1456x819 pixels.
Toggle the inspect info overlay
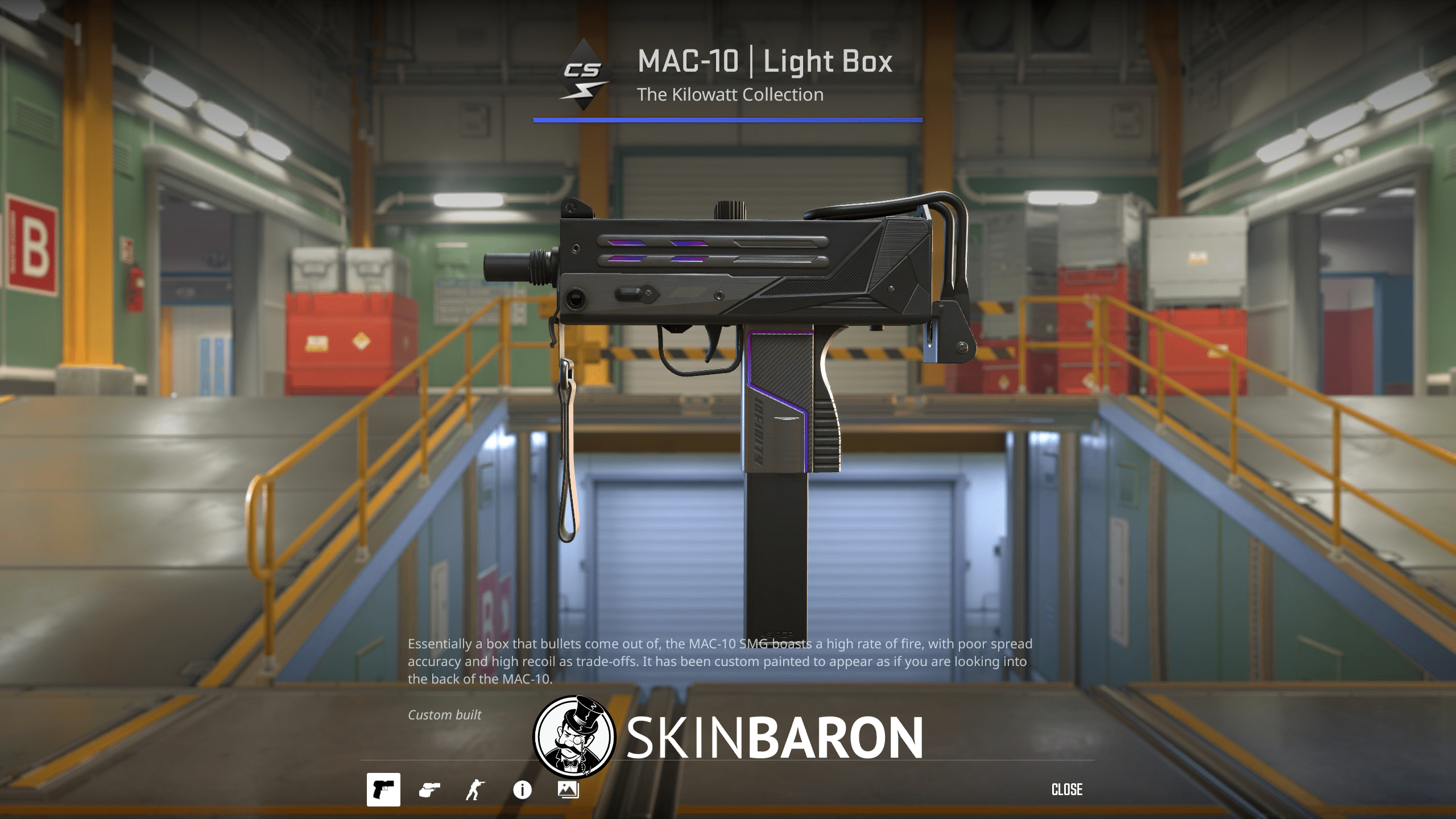pos(523,789)
